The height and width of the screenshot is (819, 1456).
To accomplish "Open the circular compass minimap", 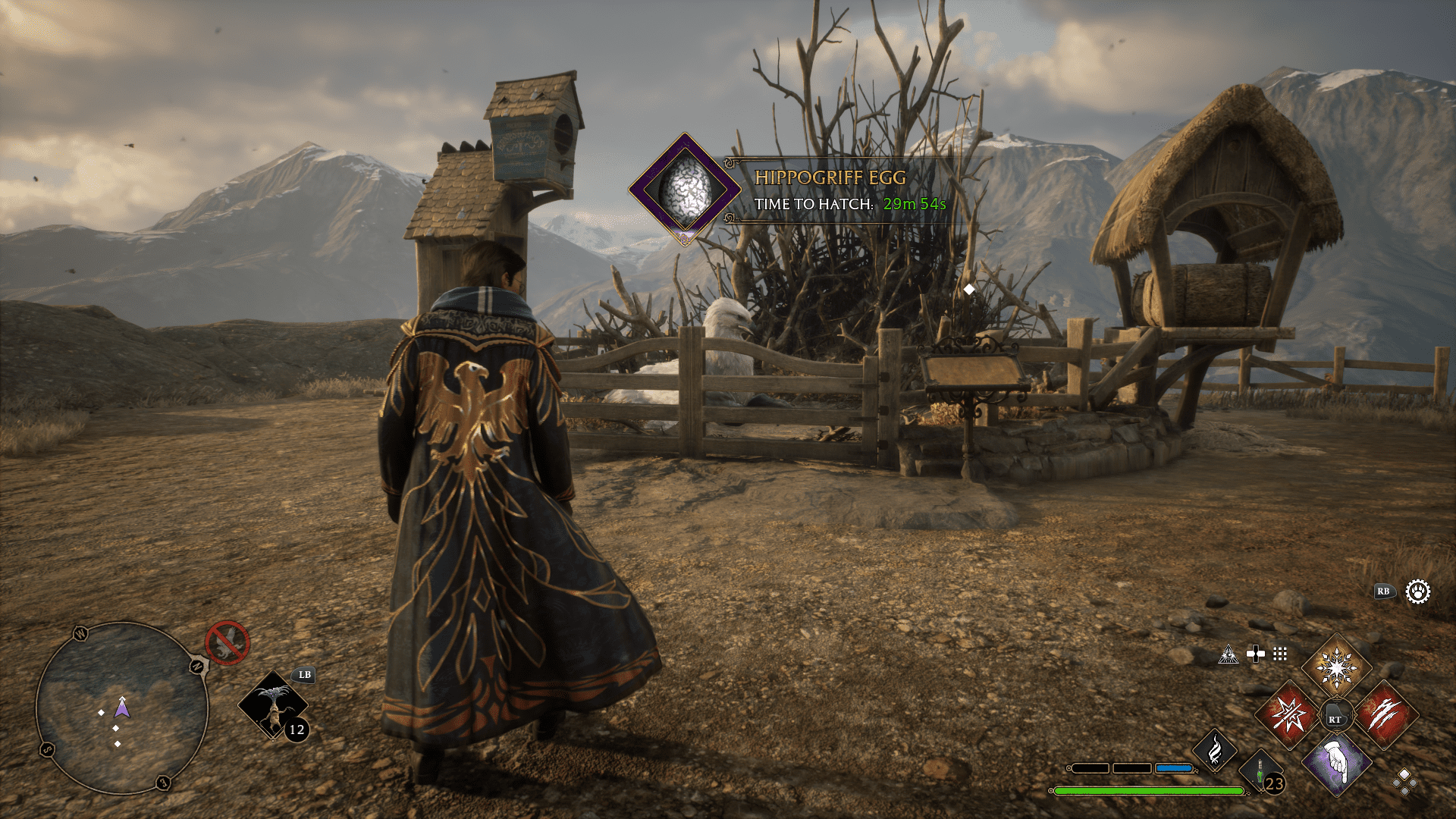I will [121, 708].
